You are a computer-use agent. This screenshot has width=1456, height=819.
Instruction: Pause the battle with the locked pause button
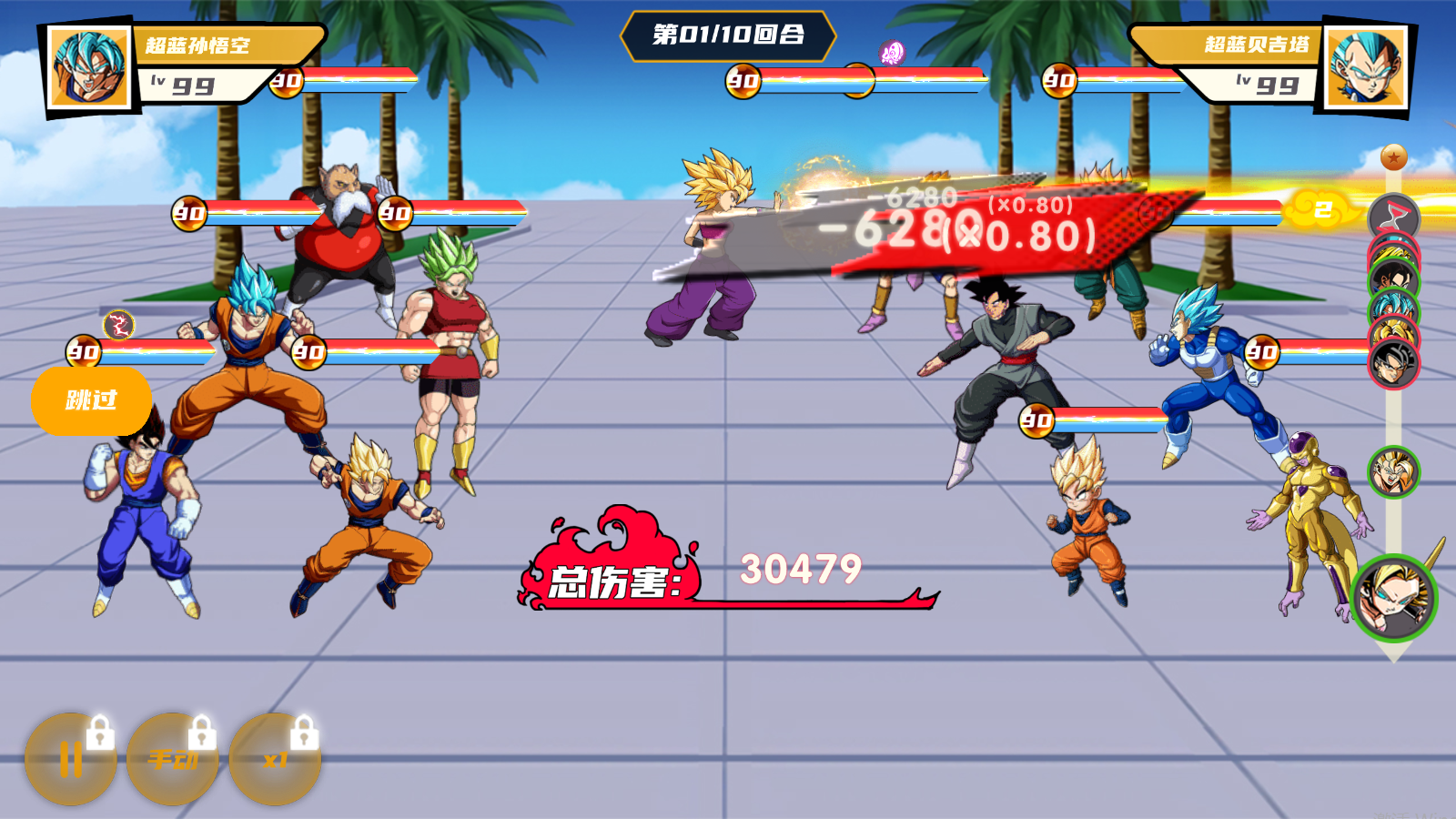[71, 759]
